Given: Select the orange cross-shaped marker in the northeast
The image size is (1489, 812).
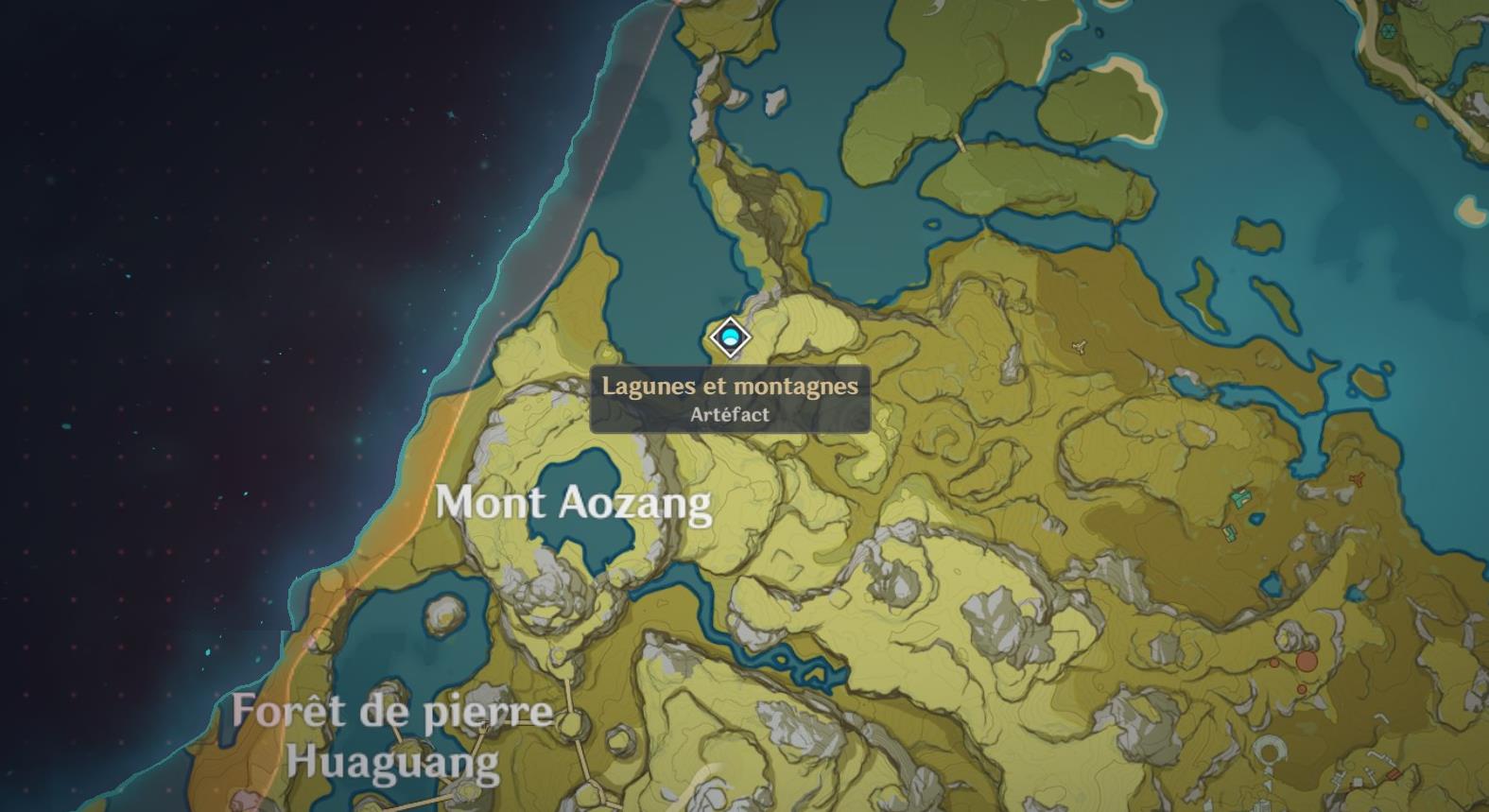Looking at the screenshot, I should pyautogui.click(x=1357, y=477).
